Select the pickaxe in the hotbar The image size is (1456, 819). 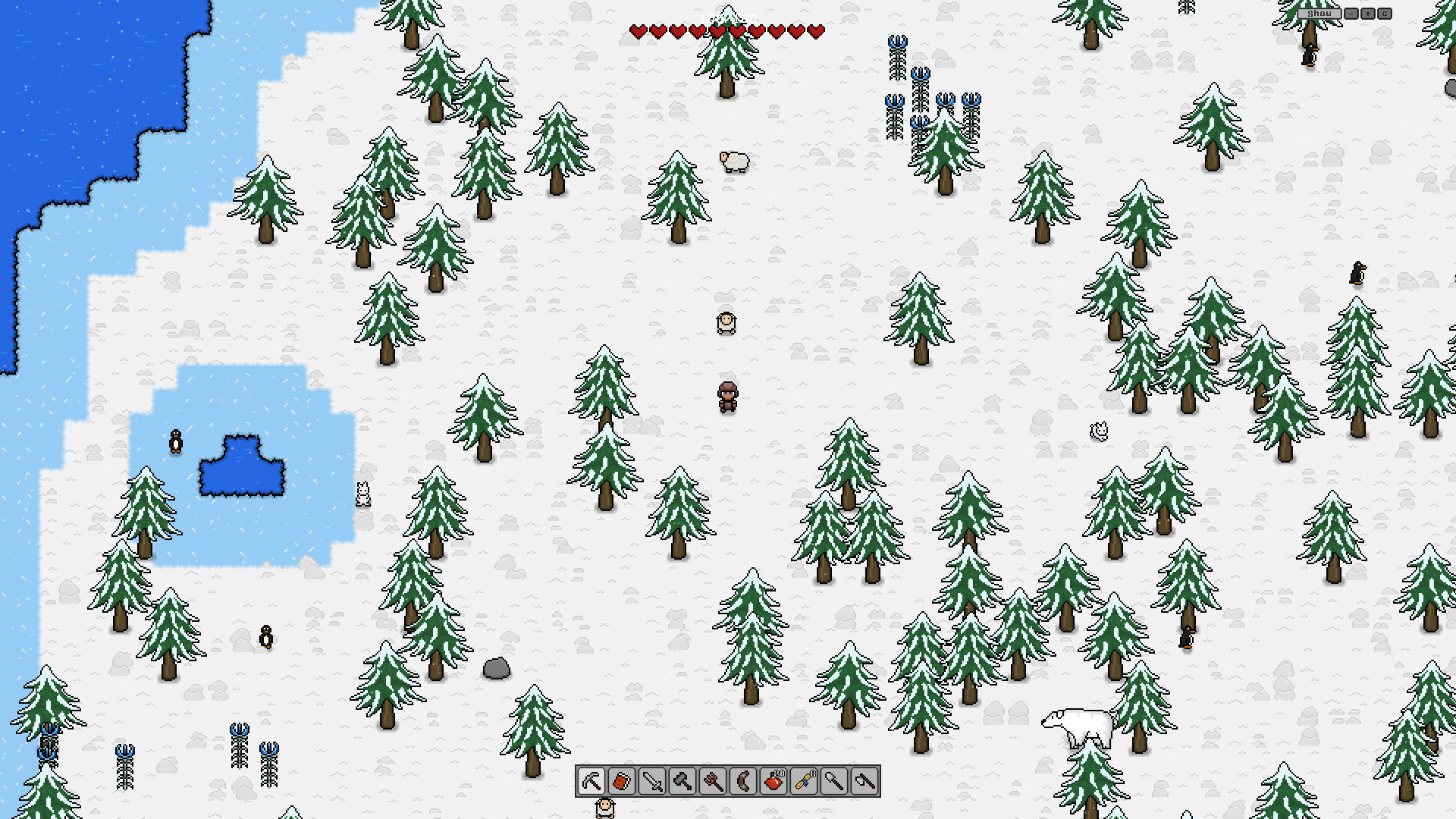(591, 782)
